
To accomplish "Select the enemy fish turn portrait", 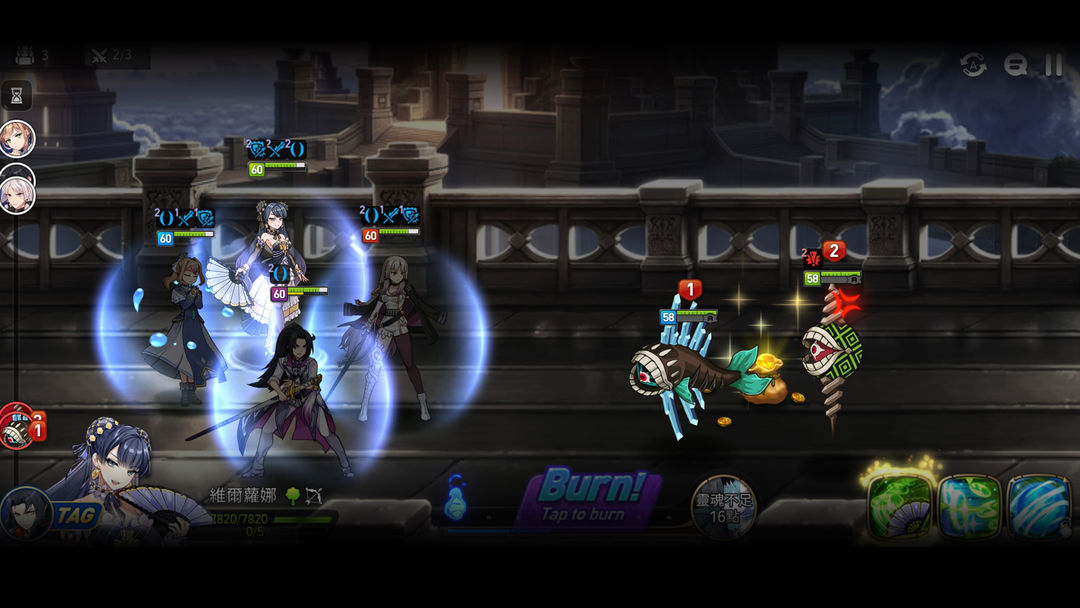I will pos(16,430).
